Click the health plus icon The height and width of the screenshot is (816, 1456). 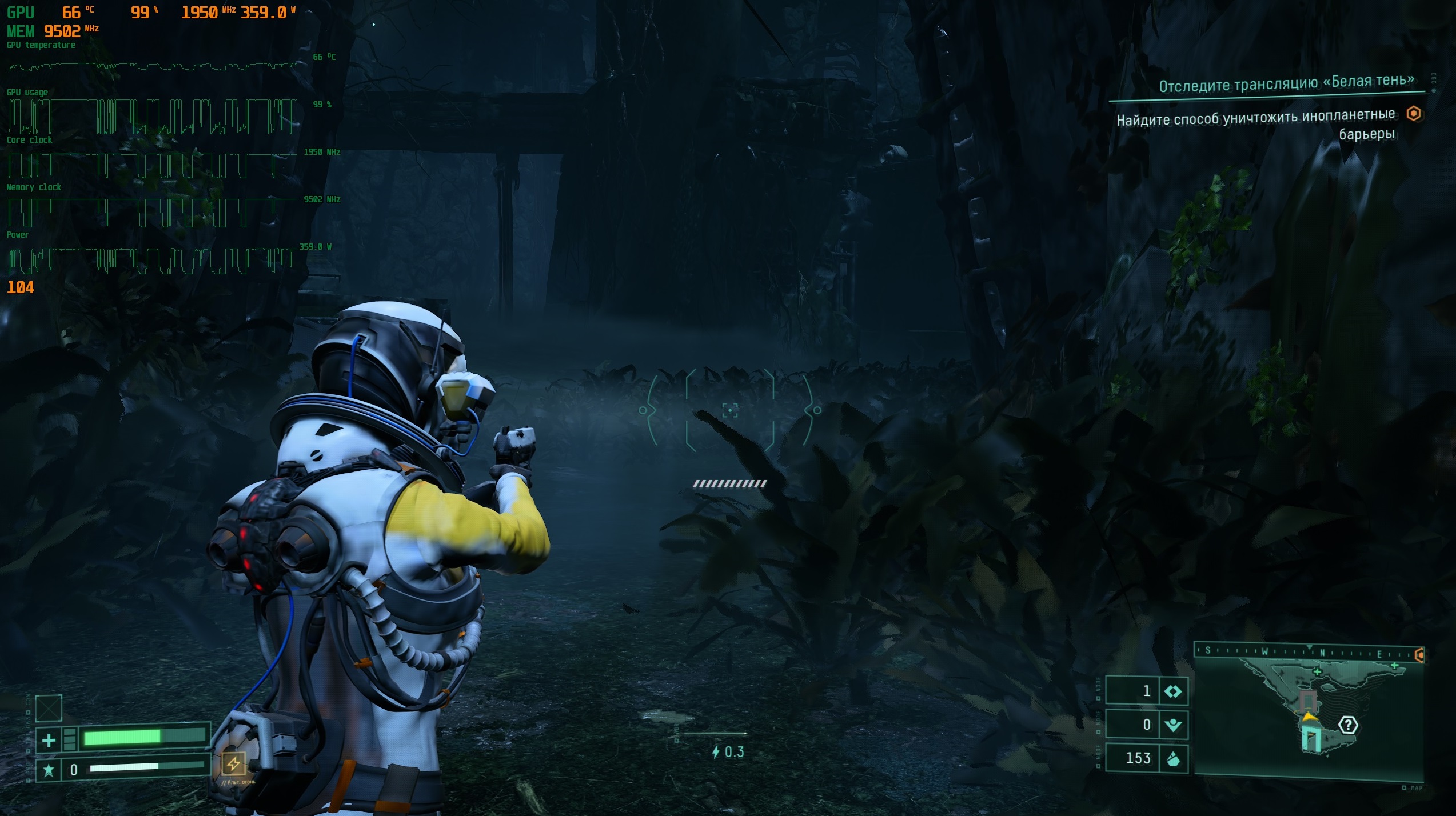tap(49, 741)
